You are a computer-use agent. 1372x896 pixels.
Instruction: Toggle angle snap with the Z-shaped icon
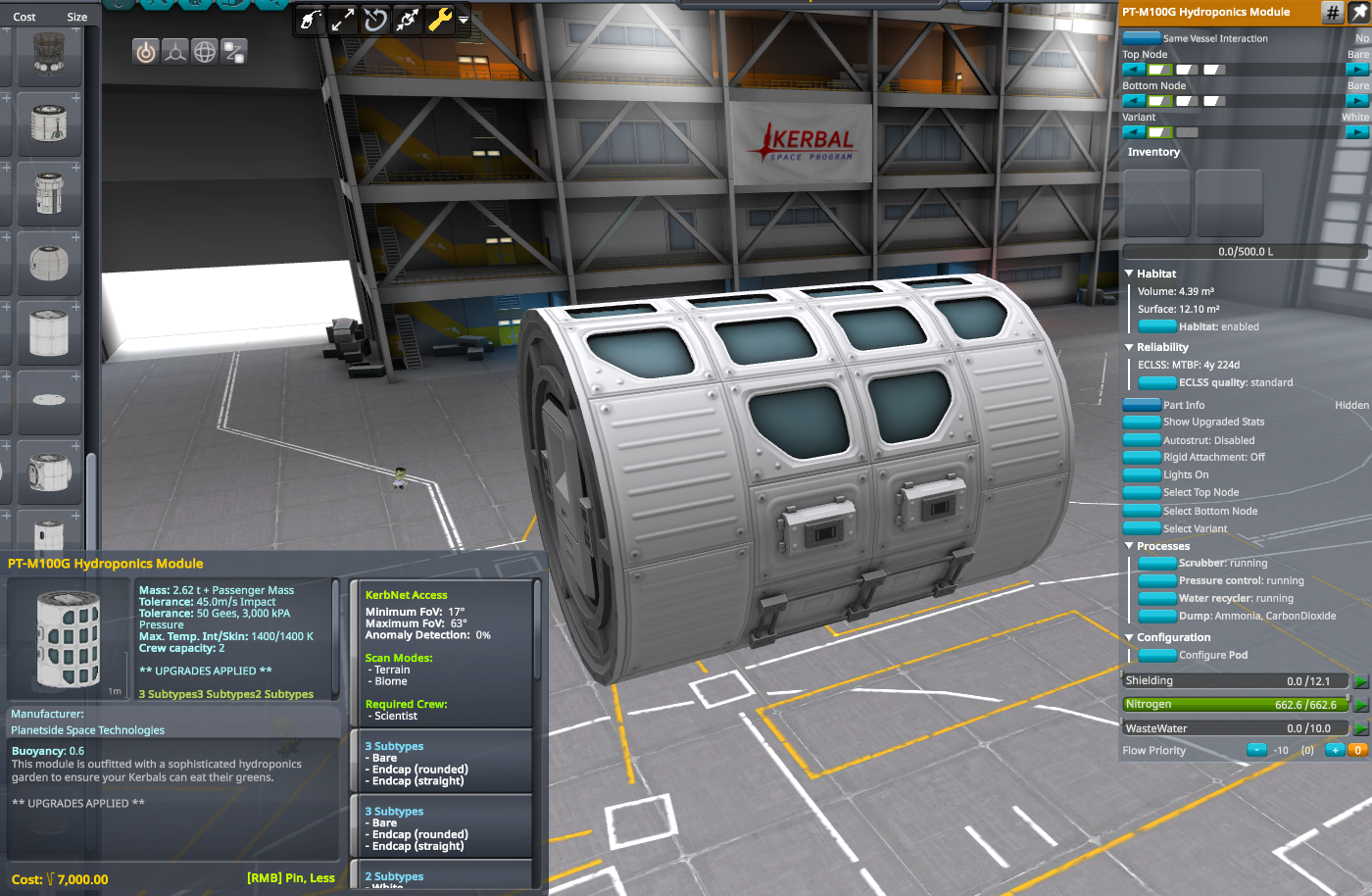tap(233, 51)
